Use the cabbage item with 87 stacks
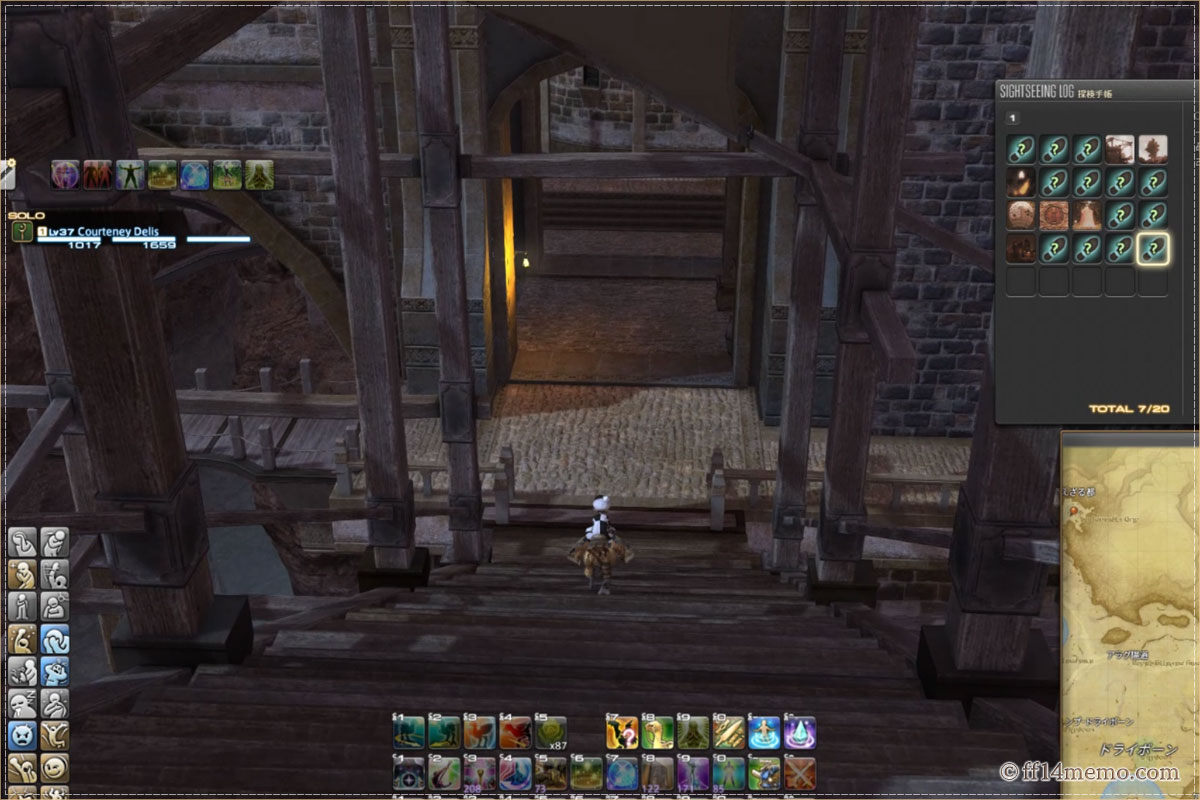 pos(549,734)
